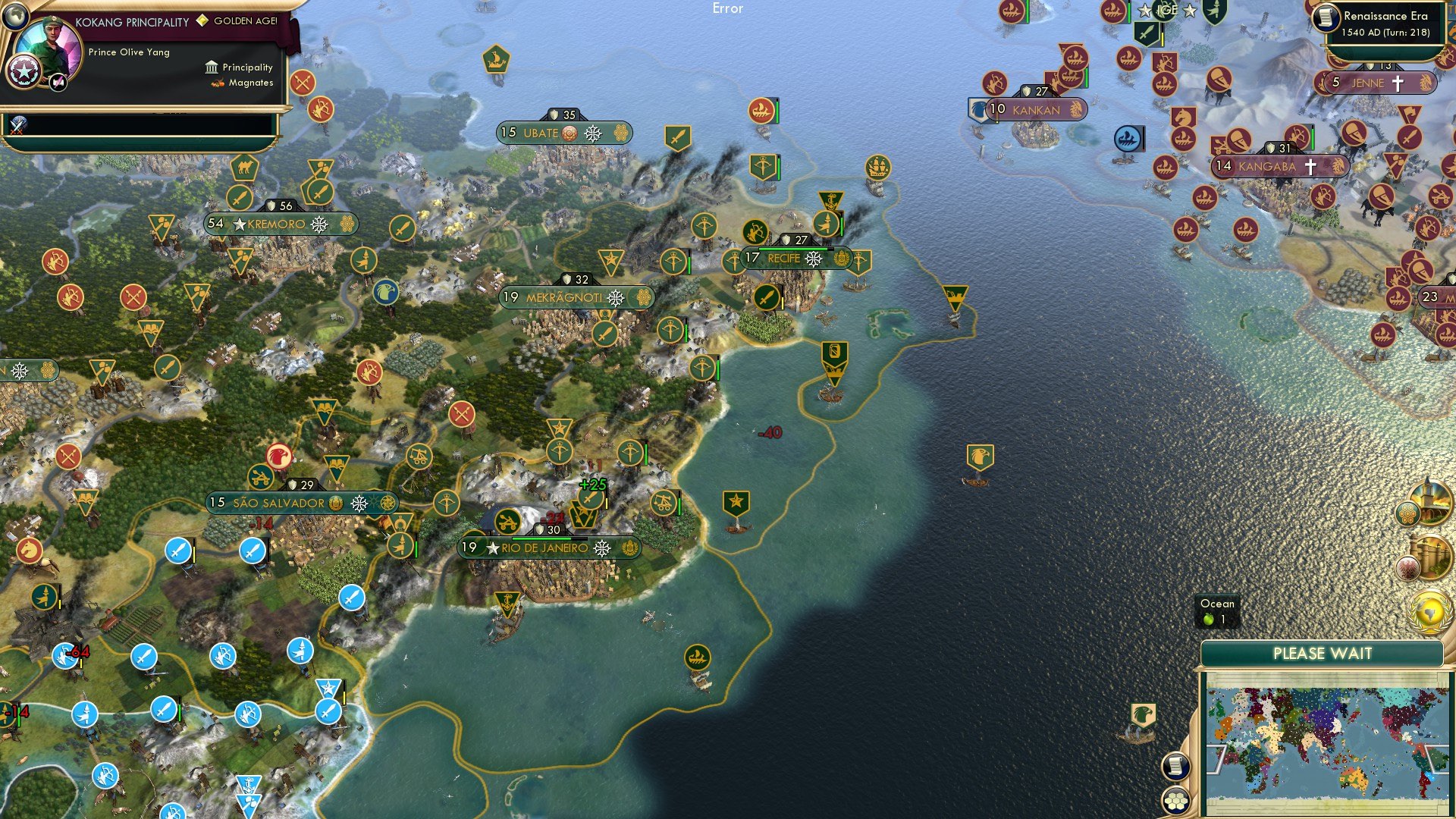This screenshot has height=819, width=1456.
Task: Click the honeycomb badge on the wonder notification
Action: (1408, 513)
